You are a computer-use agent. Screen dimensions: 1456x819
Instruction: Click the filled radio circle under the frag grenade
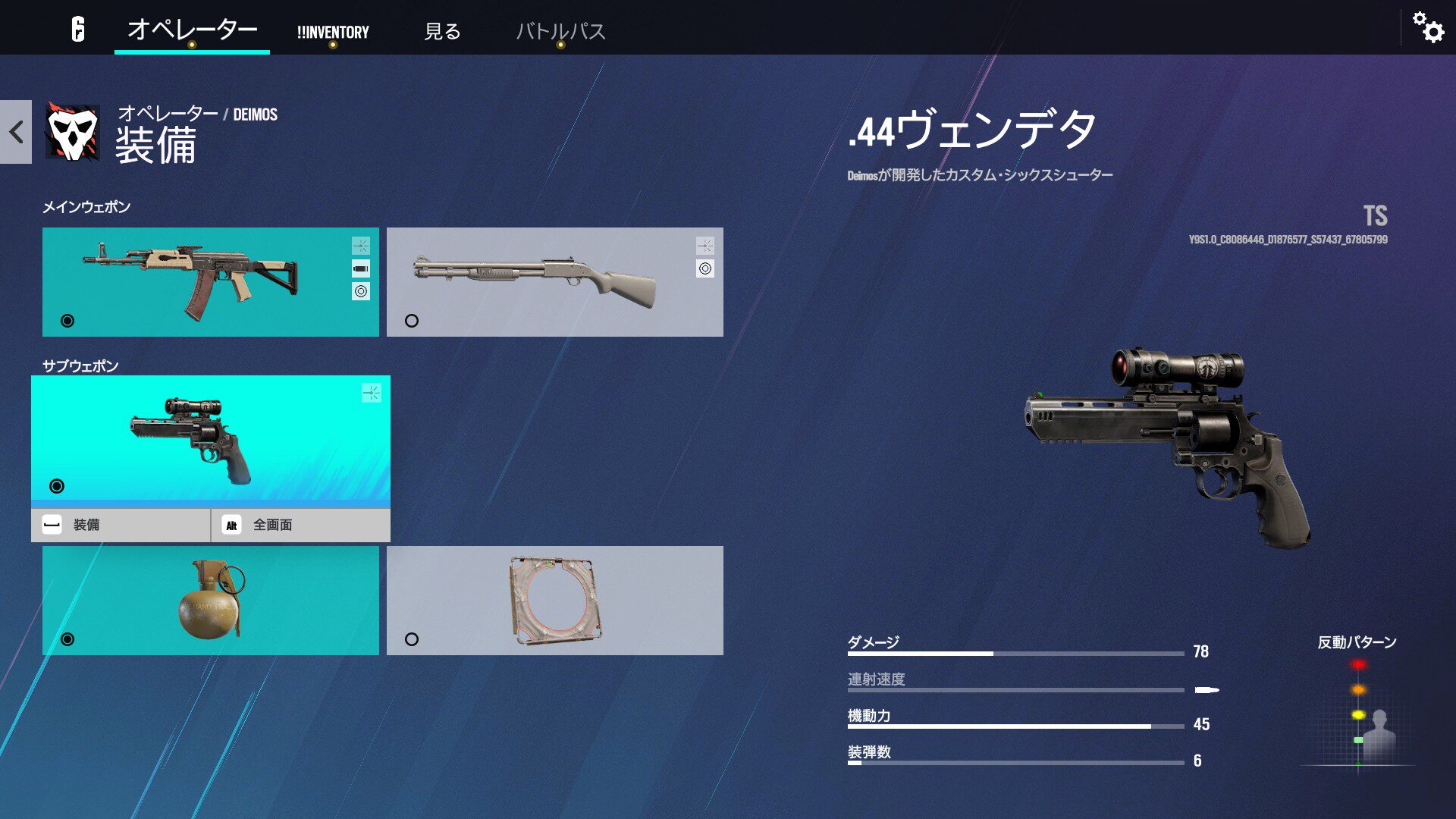coord(67,641)
